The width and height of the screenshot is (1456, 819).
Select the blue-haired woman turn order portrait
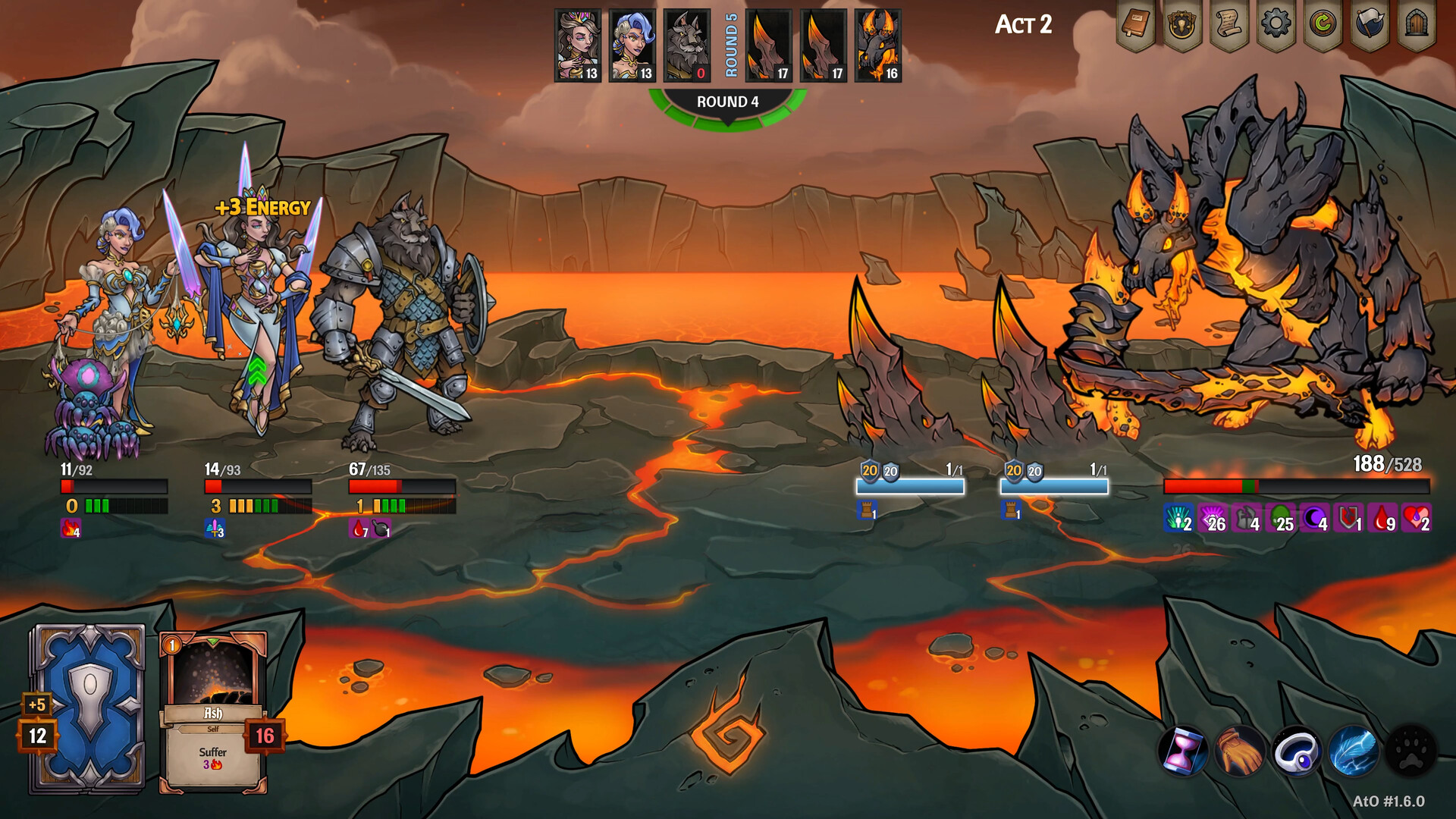tap(632, 45)
